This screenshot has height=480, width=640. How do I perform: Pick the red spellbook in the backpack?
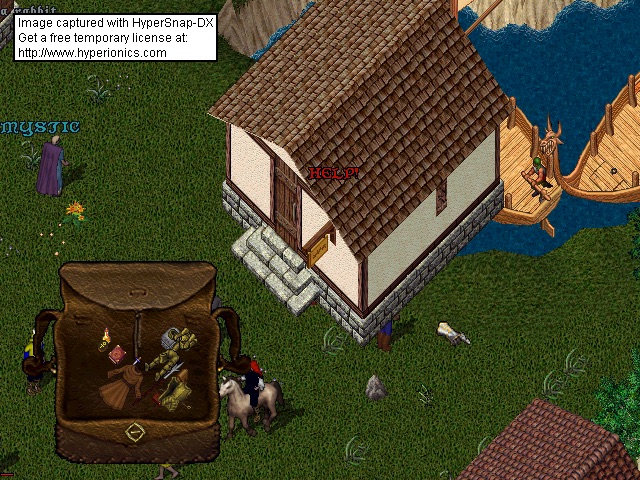coord(119,353)
